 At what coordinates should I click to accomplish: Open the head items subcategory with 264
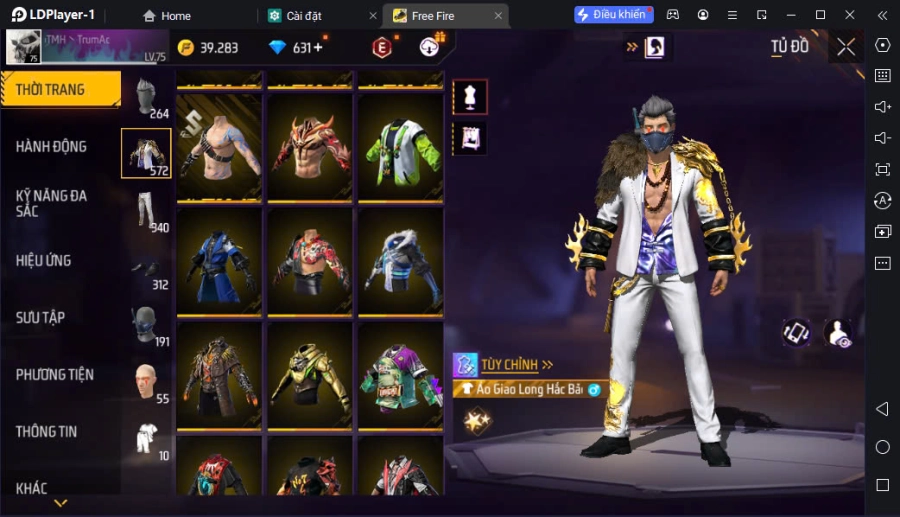point(147,97)
